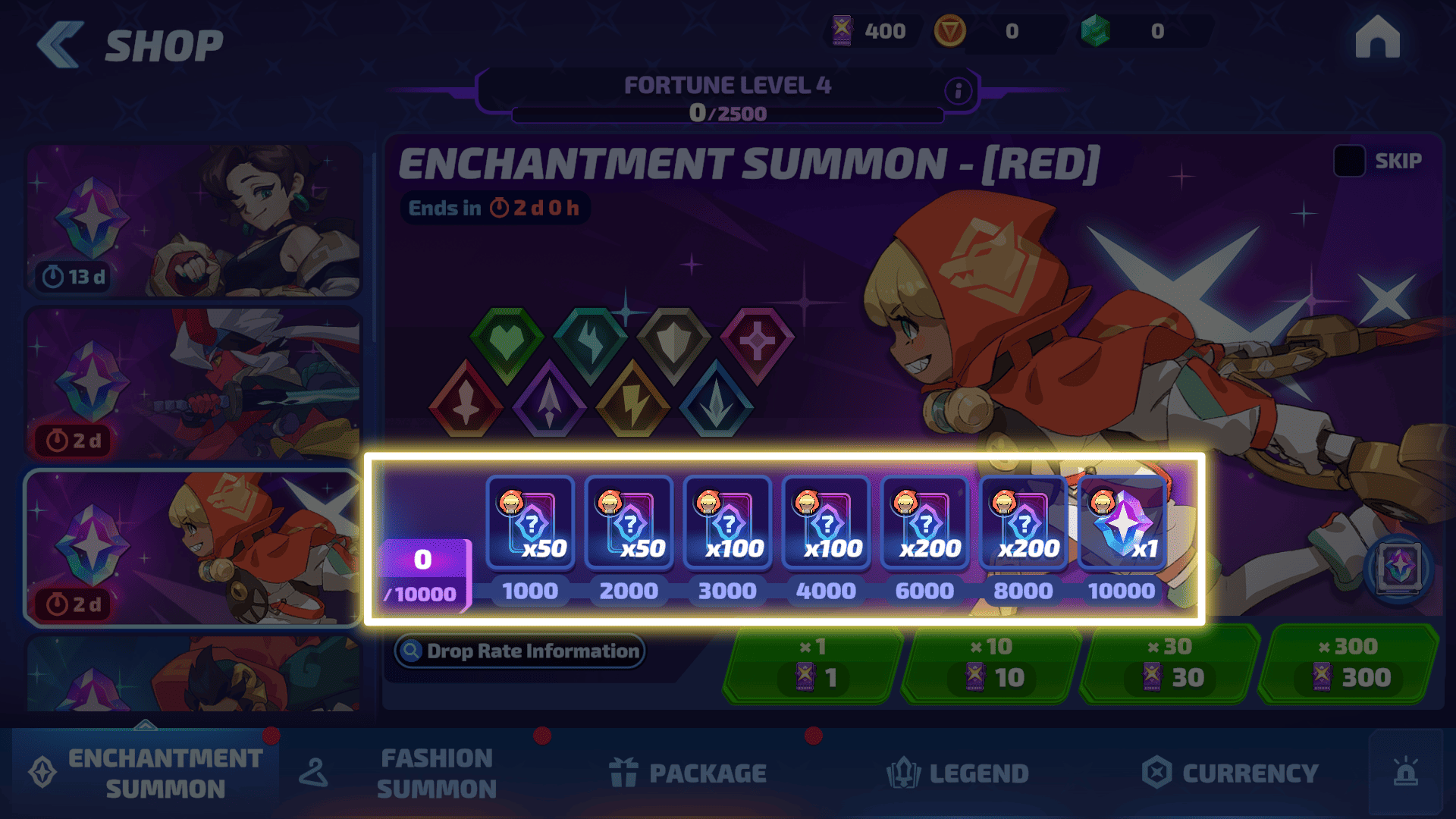Open the spellbook icon beside the character
This screenshot has height=819, width=1456.
[1399, 567]
